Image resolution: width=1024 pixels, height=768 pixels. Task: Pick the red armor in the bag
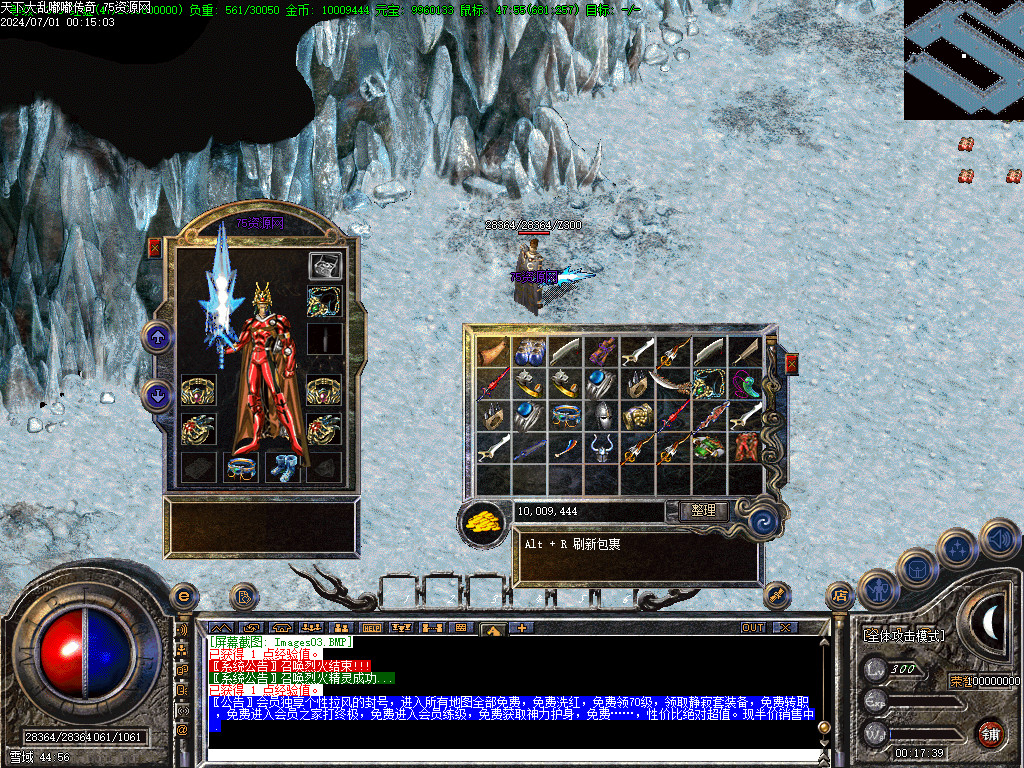[x=746, y=447]
